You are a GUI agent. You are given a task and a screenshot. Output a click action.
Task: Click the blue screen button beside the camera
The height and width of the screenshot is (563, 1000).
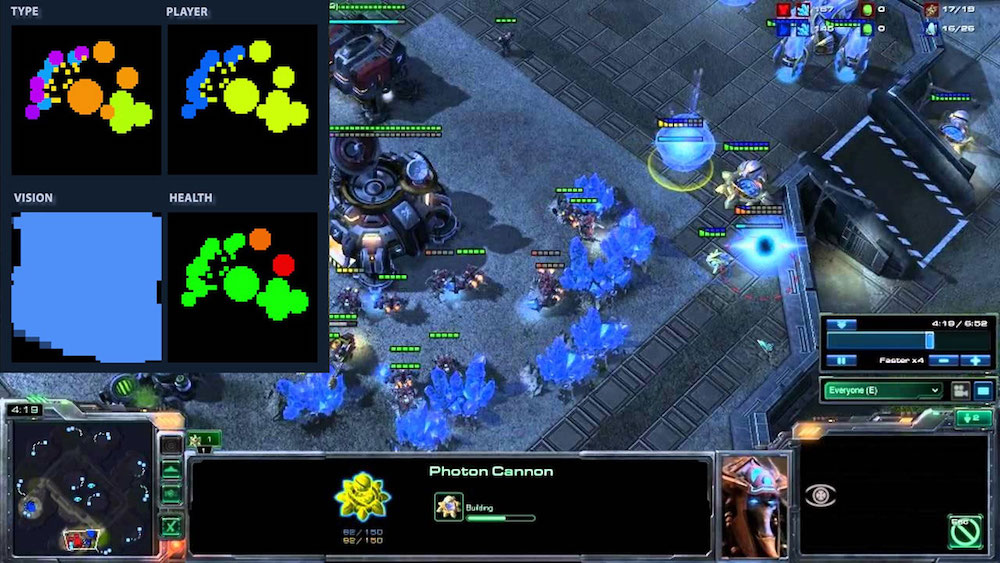coord(983,390)
